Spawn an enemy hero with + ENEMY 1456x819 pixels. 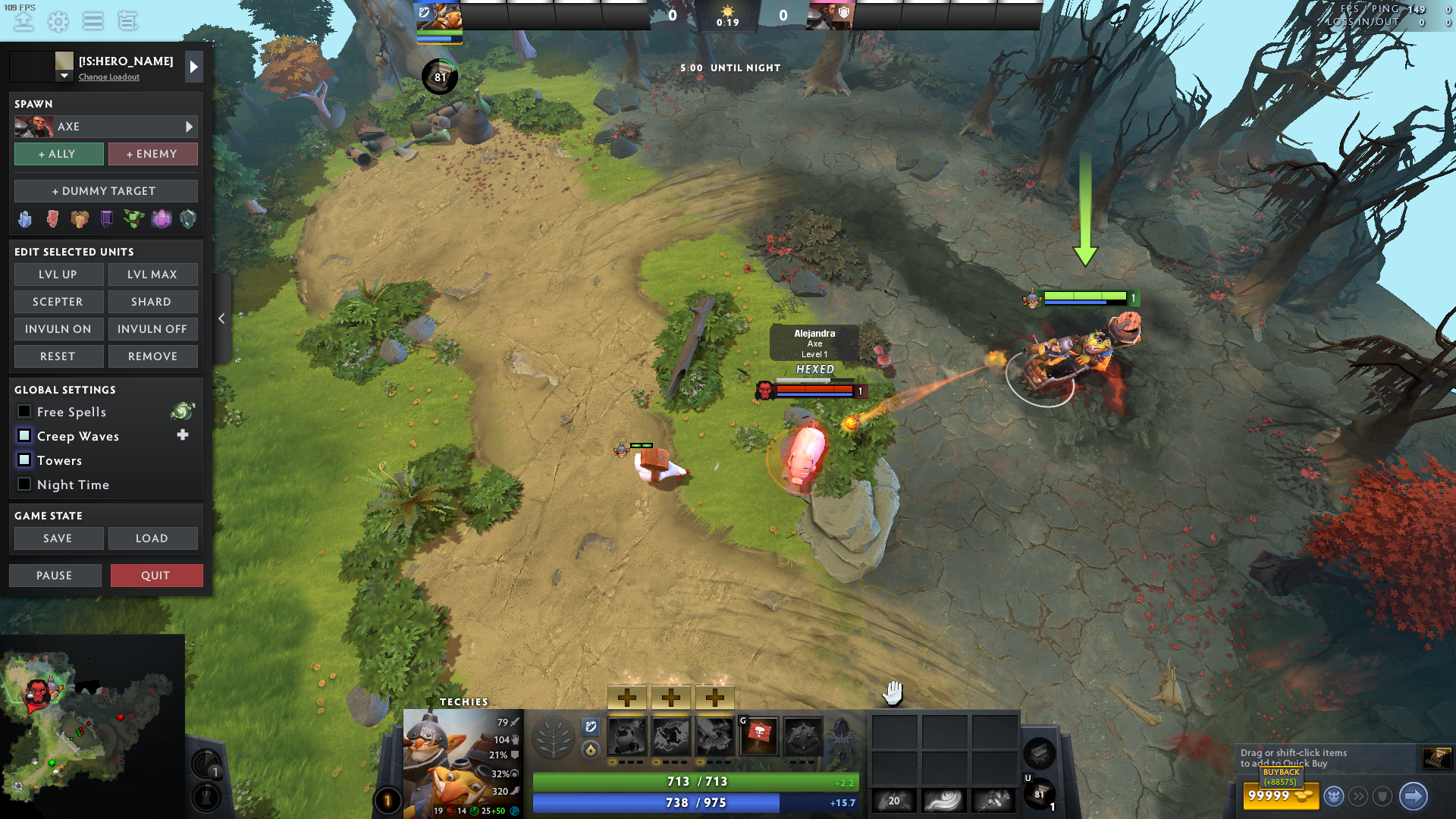(152, 154)
